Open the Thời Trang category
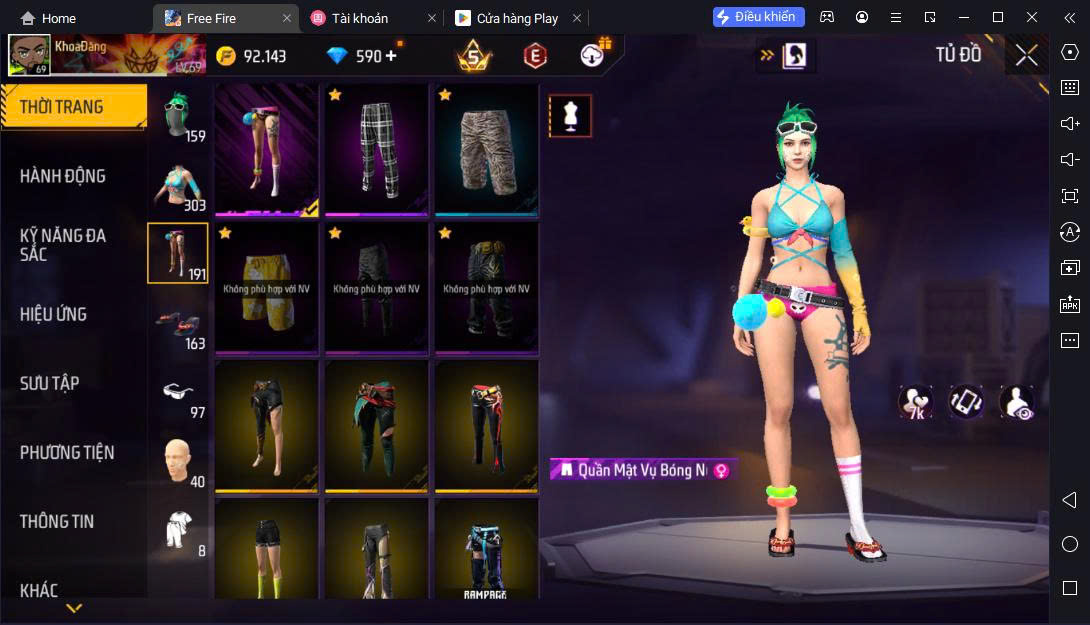The image size is (1090, 625). (62, 107)
